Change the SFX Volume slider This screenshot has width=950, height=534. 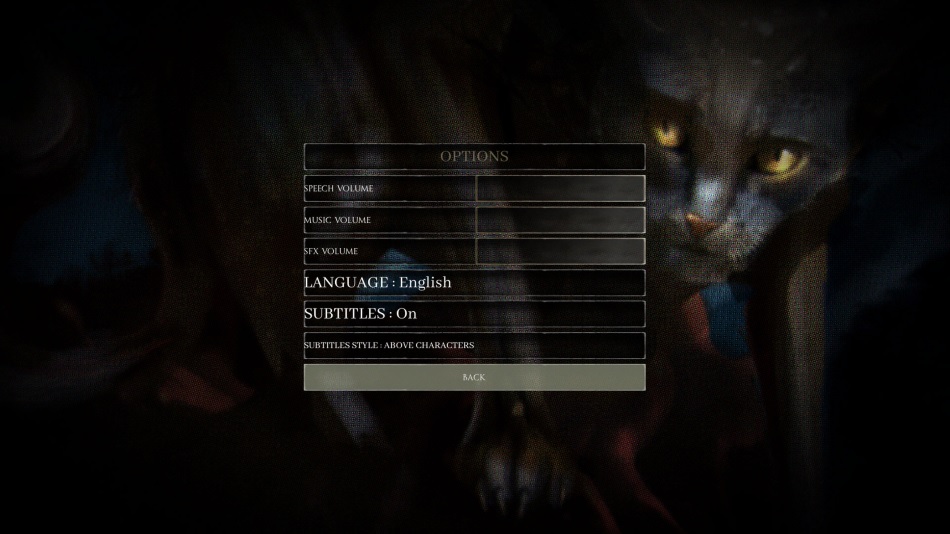560,251
